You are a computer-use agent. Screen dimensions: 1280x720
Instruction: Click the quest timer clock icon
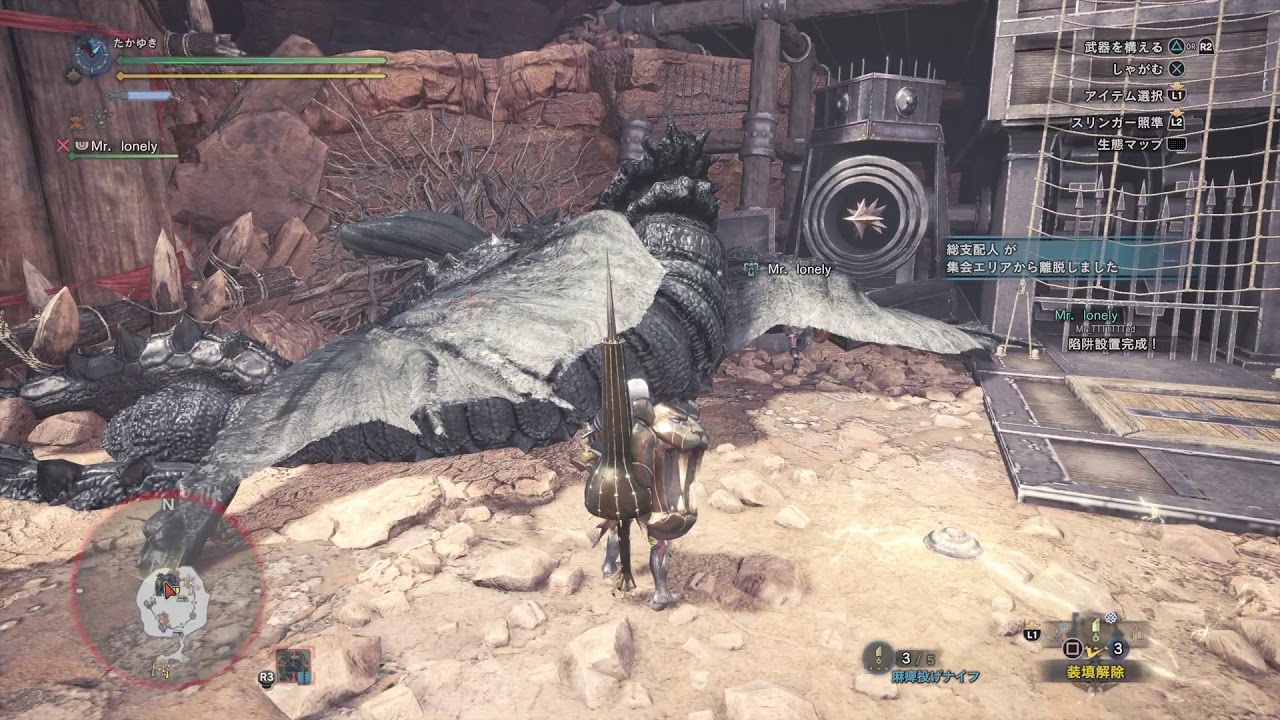click(x=92, y=53)
